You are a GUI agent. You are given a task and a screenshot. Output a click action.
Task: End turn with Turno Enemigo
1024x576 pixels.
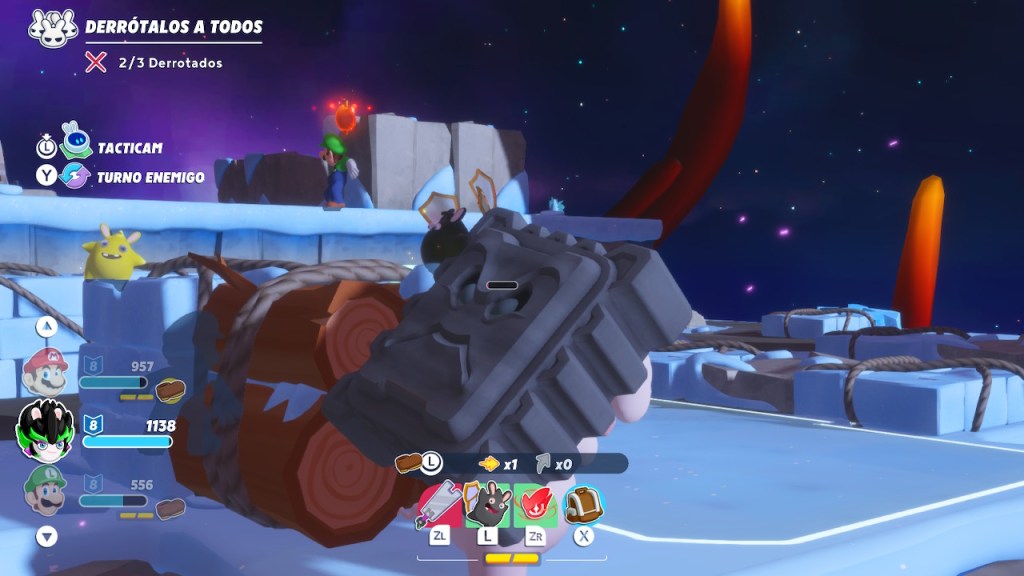pyautogui.click(x=148, y=177)
